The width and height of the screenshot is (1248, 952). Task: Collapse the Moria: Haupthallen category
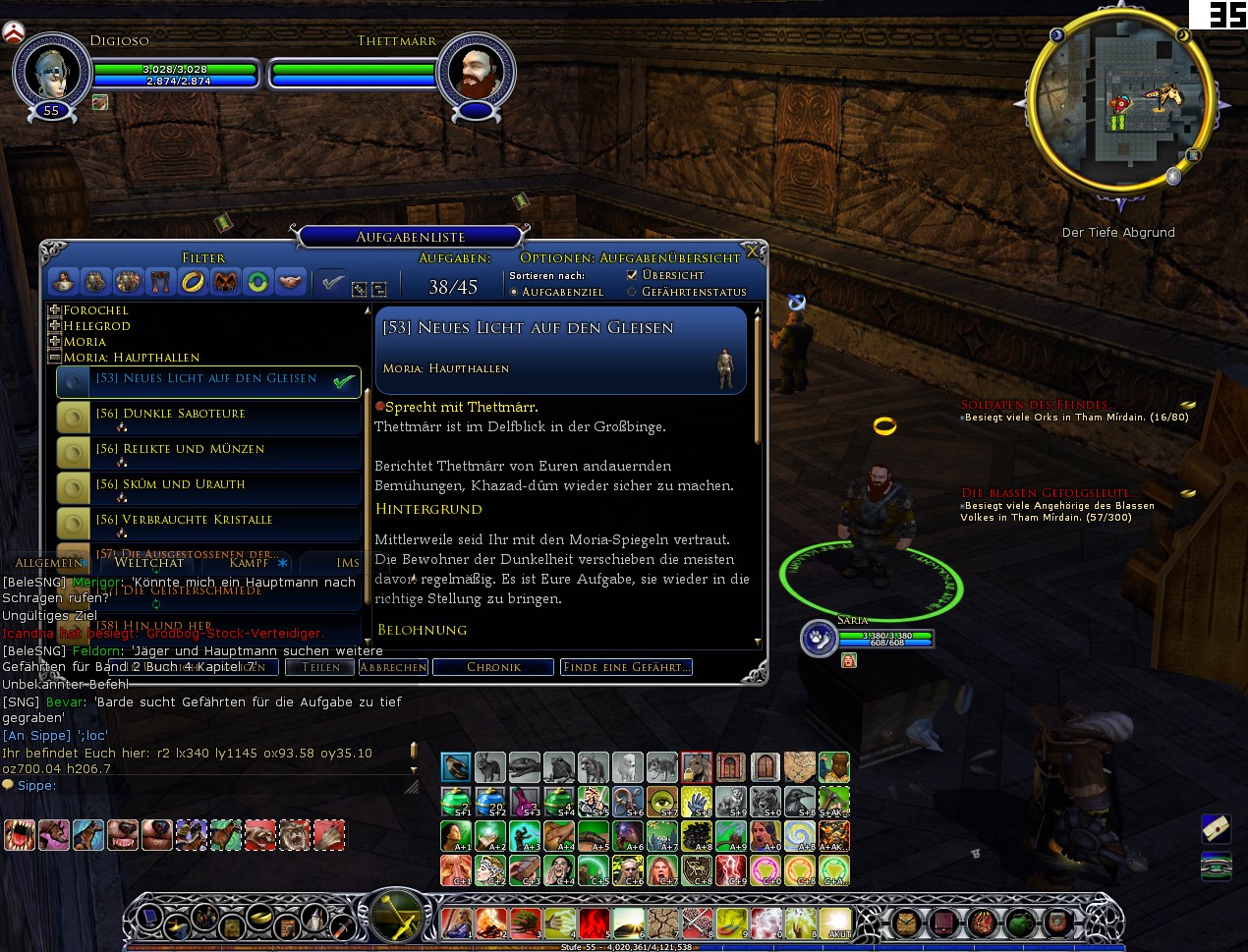pos(55,358)
